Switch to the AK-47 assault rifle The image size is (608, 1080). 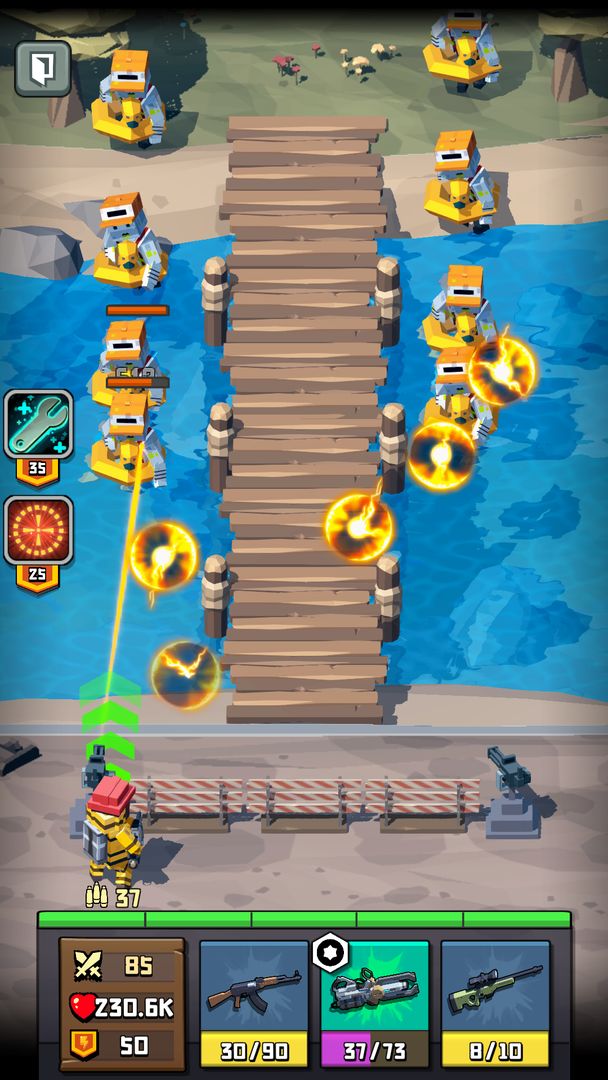pos(253,990)
